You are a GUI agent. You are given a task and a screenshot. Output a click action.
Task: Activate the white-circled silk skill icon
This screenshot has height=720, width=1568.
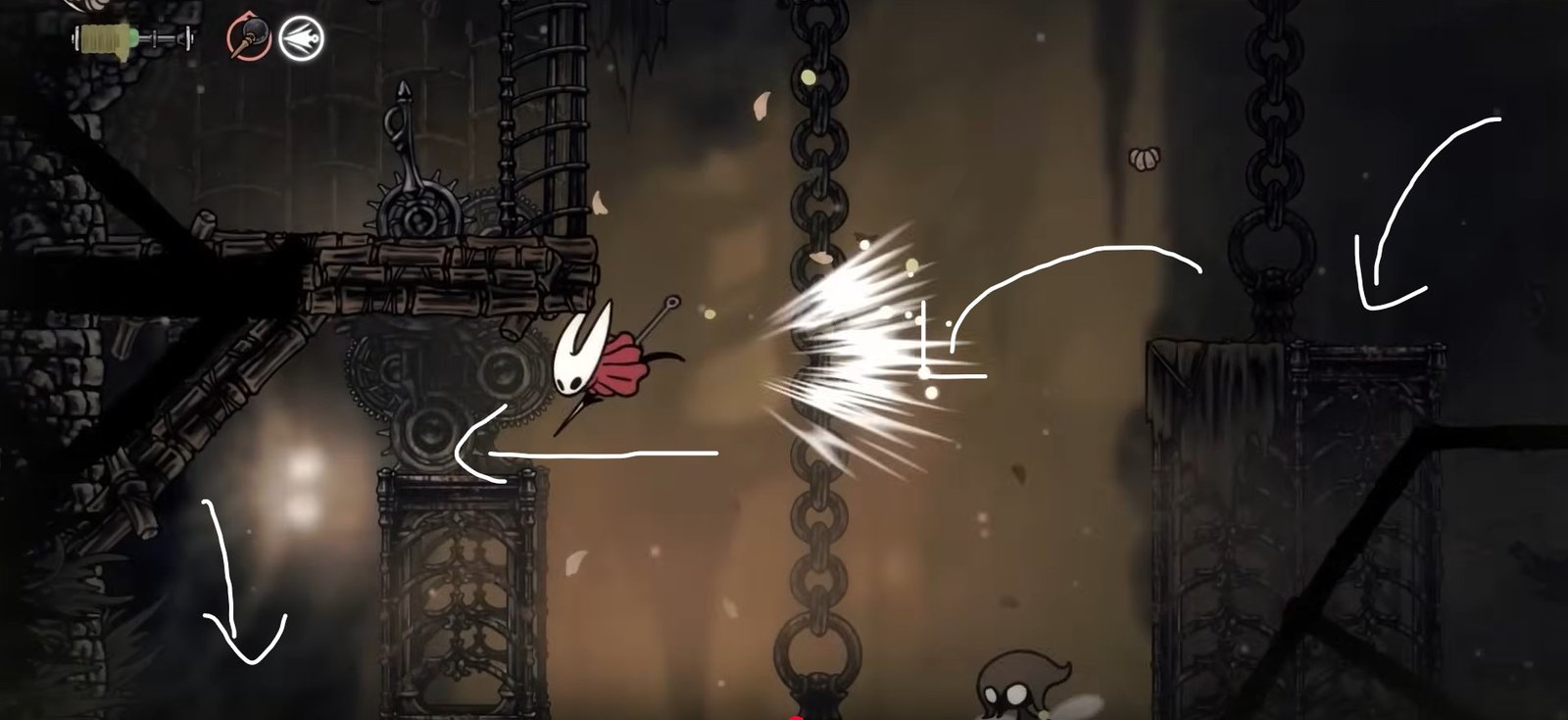point(300,39)
